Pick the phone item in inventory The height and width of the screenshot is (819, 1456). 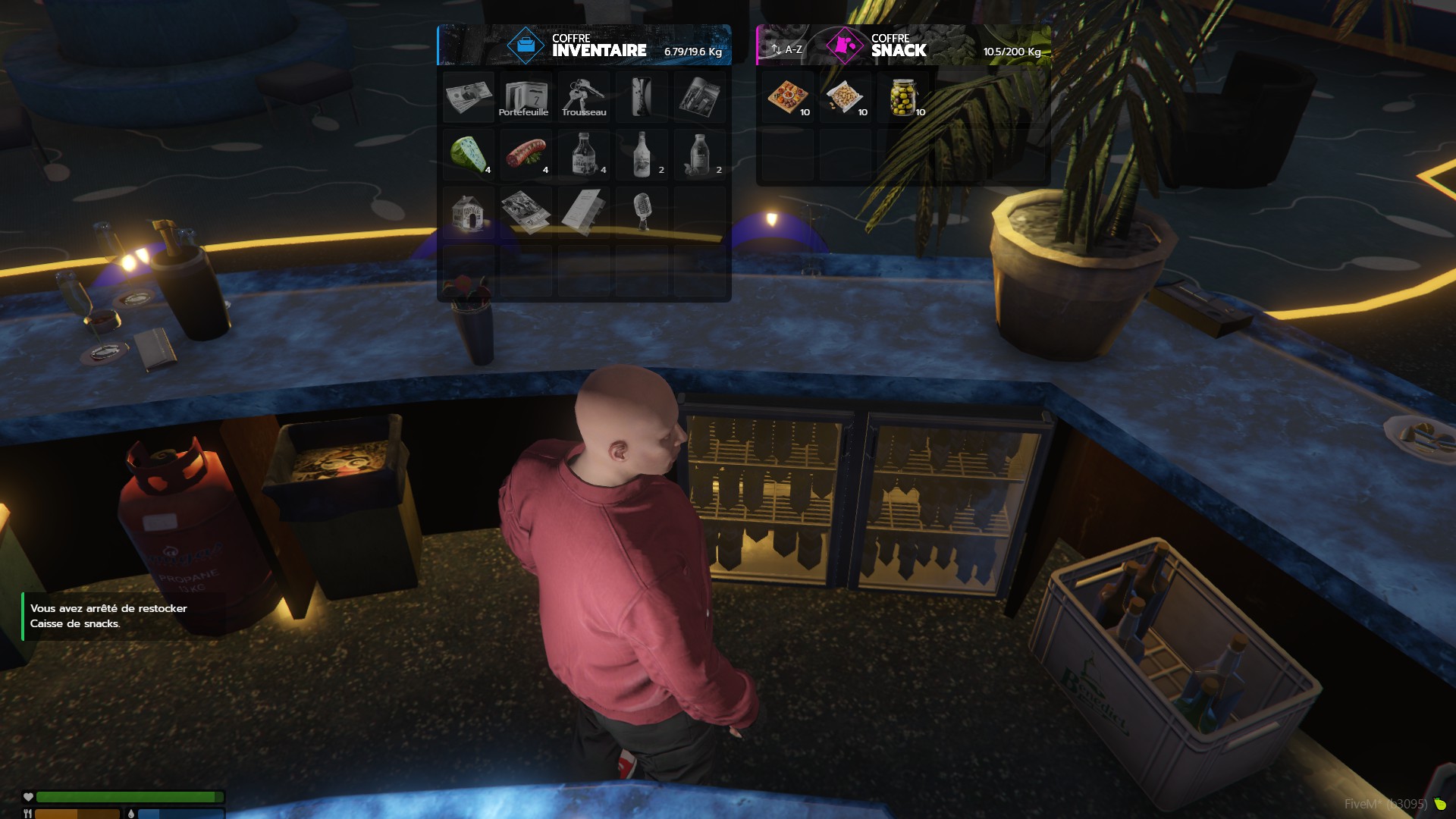(x=642, y=96)
